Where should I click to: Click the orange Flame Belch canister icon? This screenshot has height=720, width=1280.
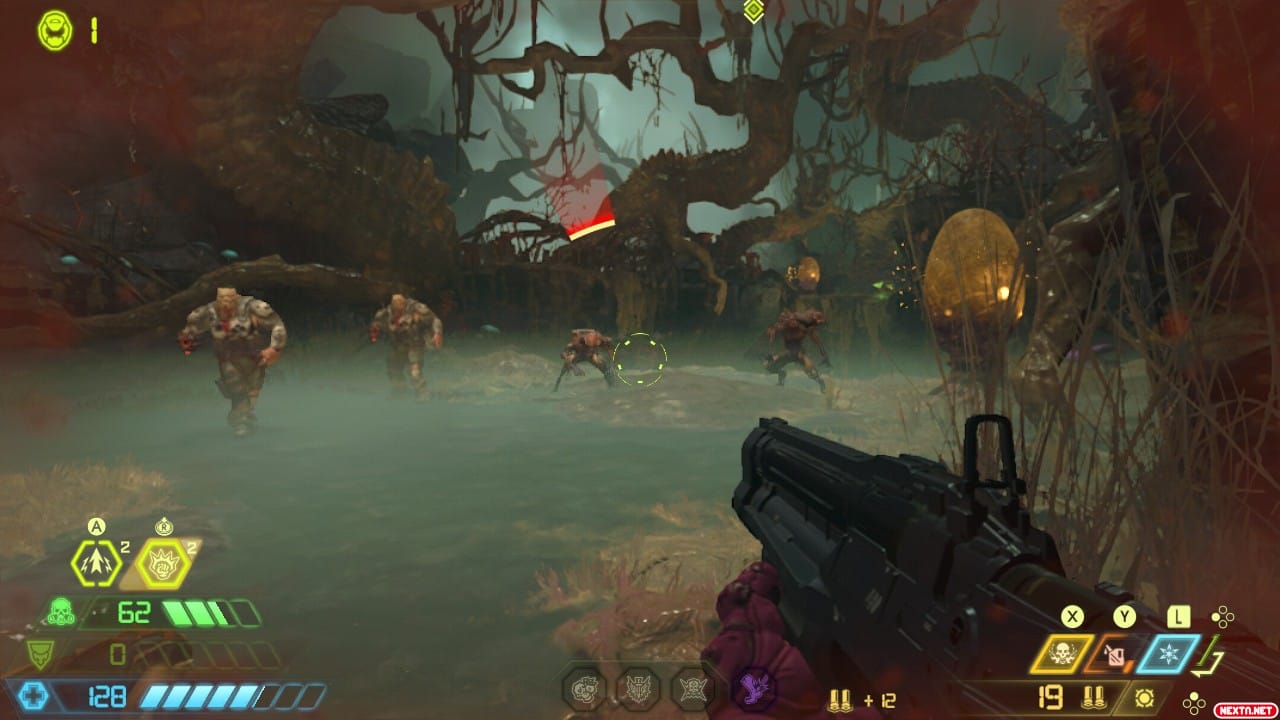[x=1115, y=656]
